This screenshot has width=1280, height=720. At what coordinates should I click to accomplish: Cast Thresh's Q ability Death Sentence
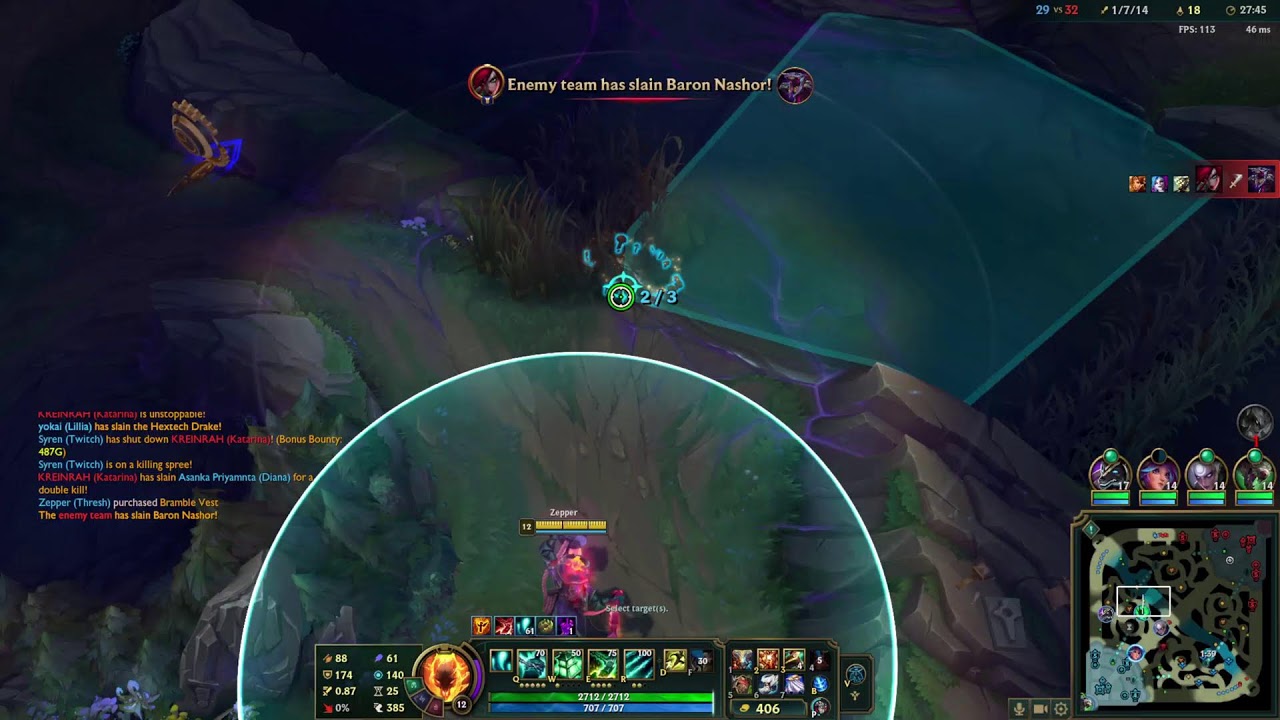tap(531, 665)
